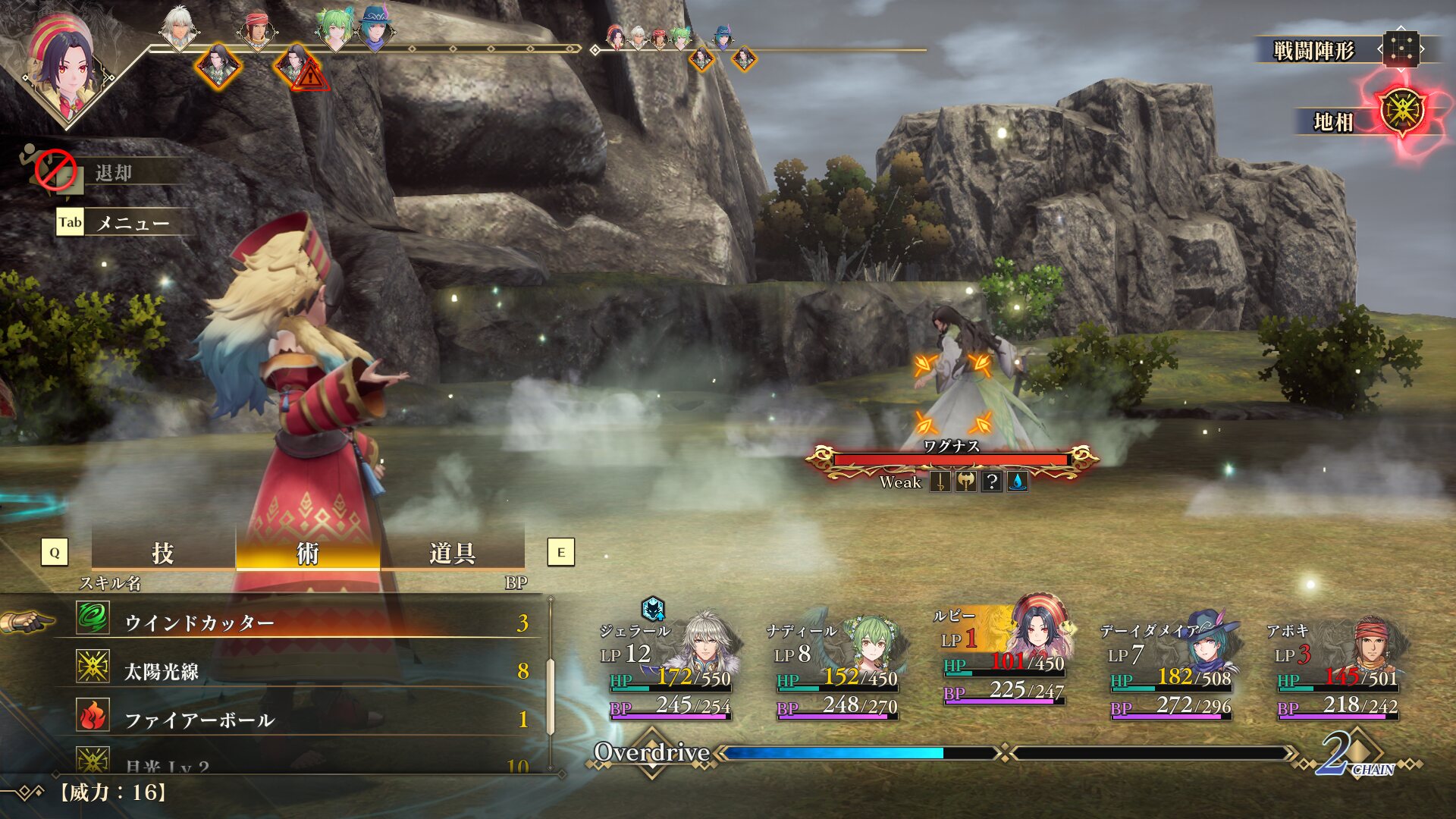Click the skill list scrollbar

click(551, 696)
